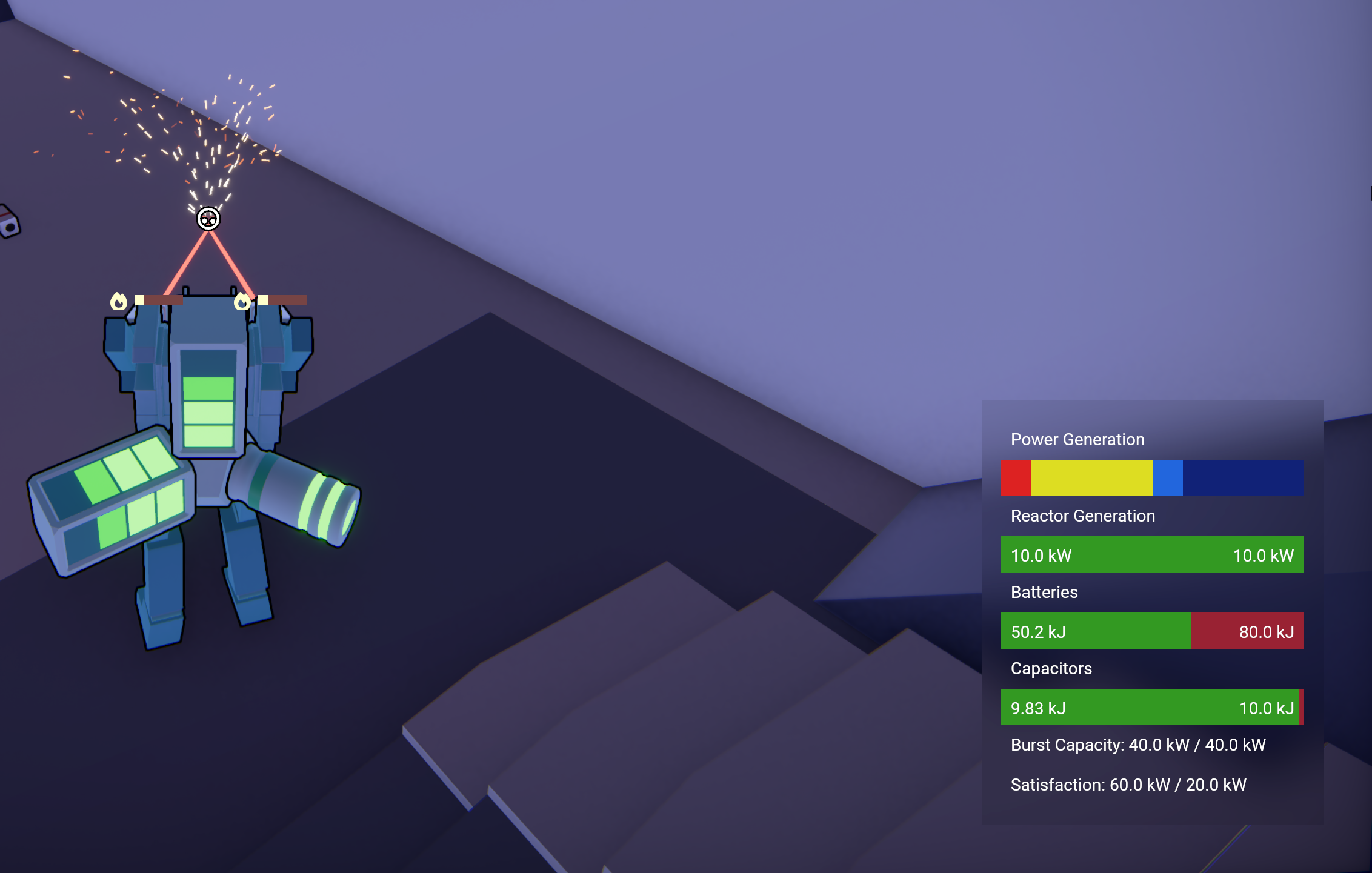The height and width of the screenshot is (873, 1372).
Task: Click the Burst Capacity 40.0 kW readout
Action: tap(1139, 745)
